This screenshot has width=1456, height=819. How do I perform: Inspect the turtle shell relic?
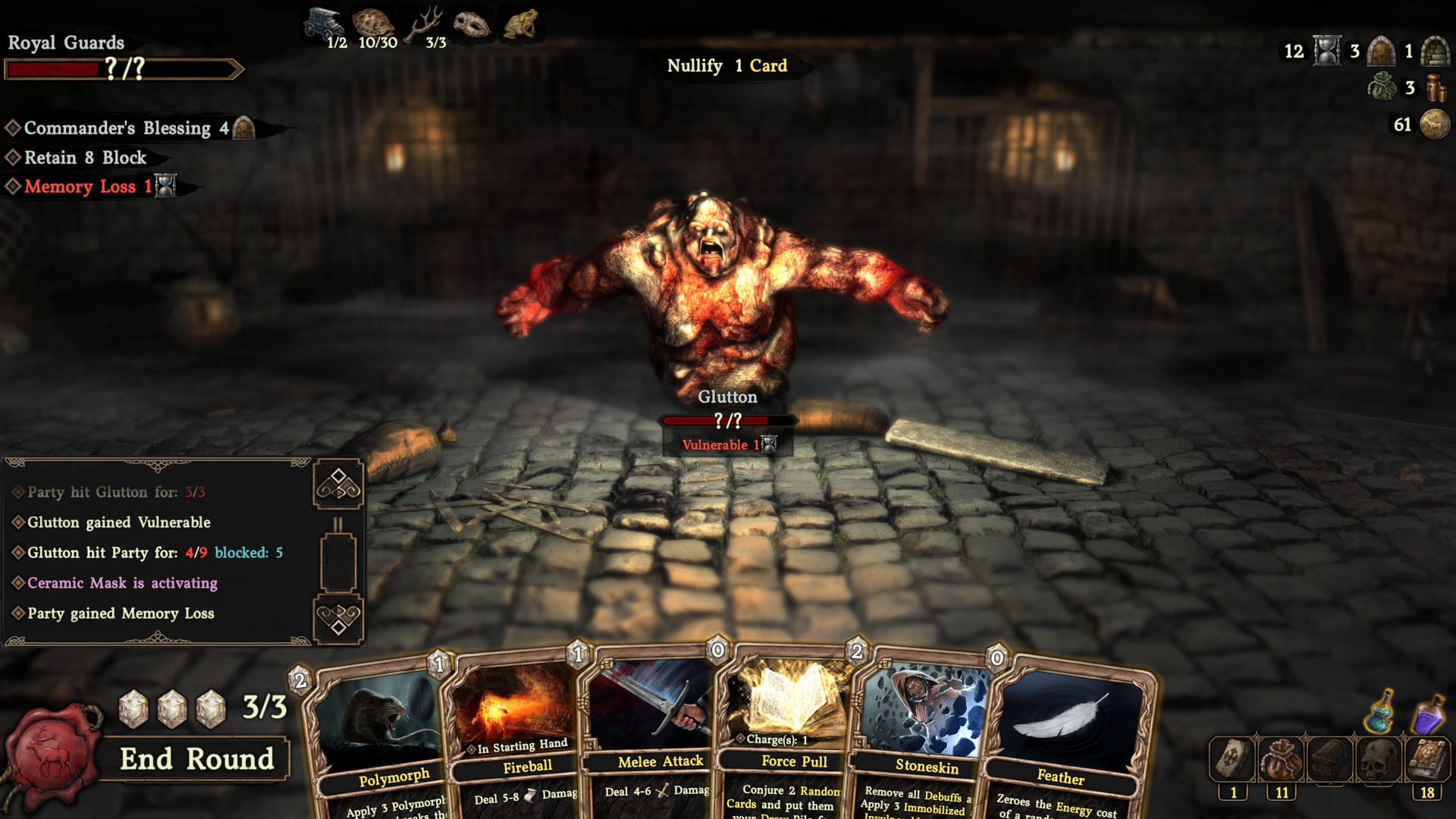373,22
